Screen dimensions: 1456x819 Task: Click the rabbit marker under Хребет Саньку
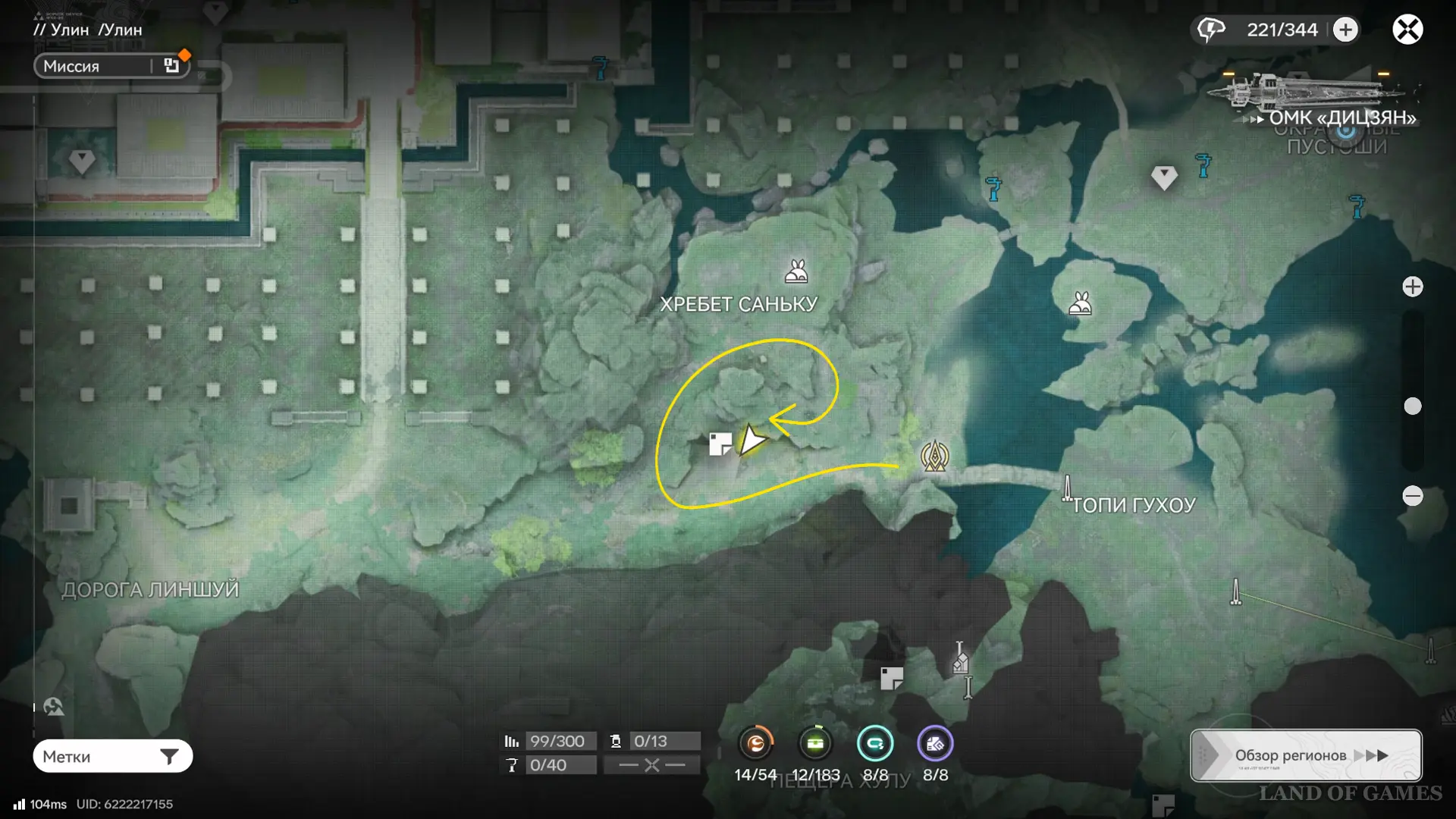(795, 271)
